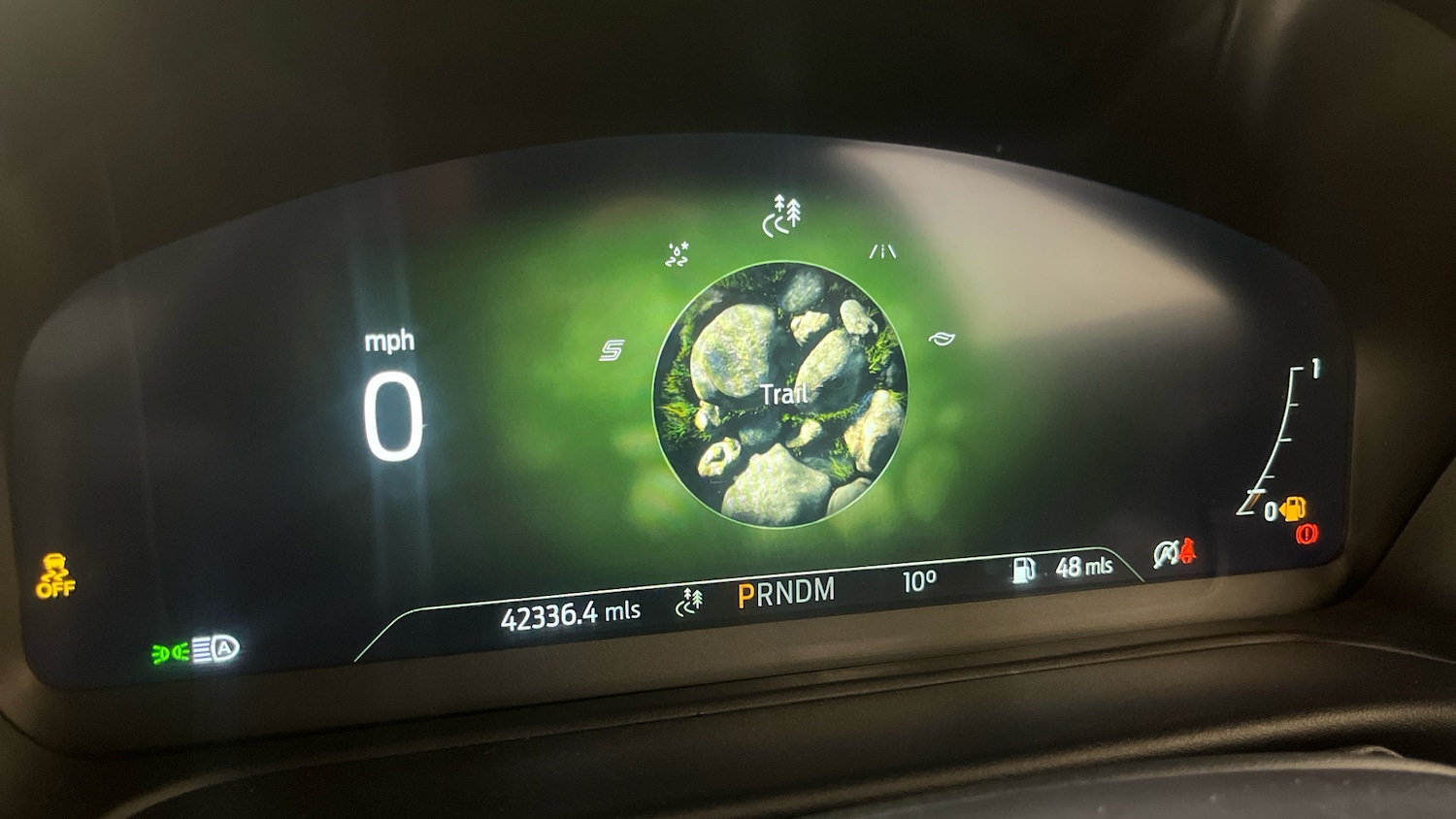Select the Trail mode trees icon above the circle
The width and height of the screenshot is (1456, 819).
(x=782, y=215)
